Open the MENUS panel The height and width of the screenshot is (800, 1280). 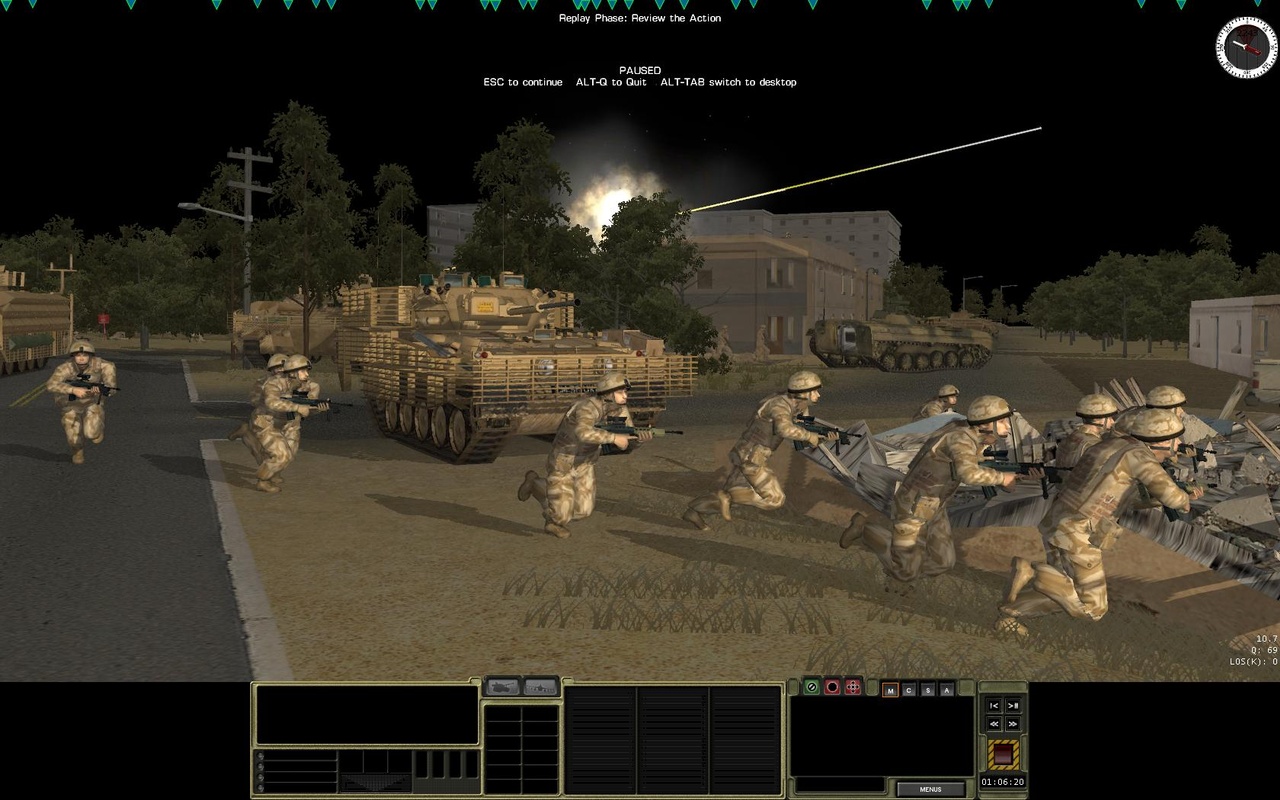[933, 789]
